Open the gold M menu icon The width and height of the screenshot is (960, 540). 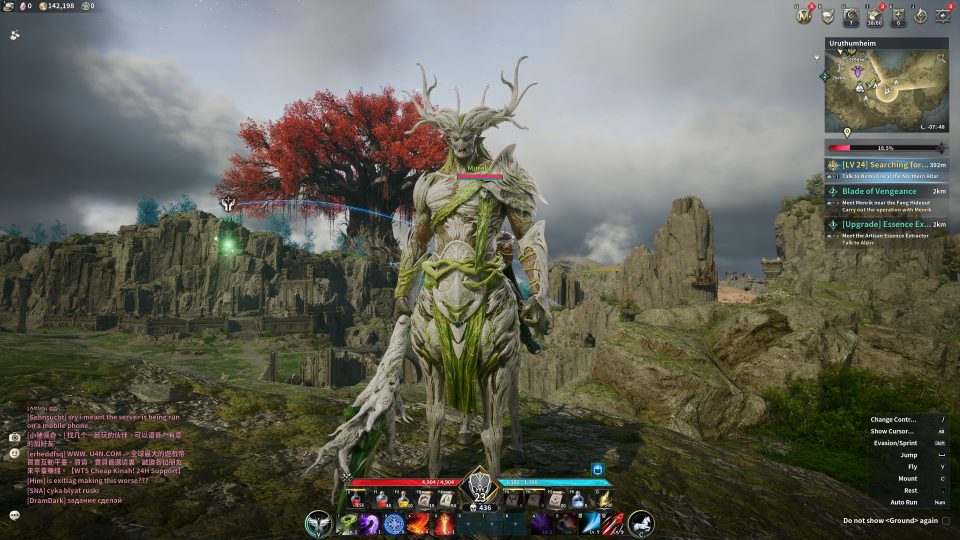click(803, 15)
